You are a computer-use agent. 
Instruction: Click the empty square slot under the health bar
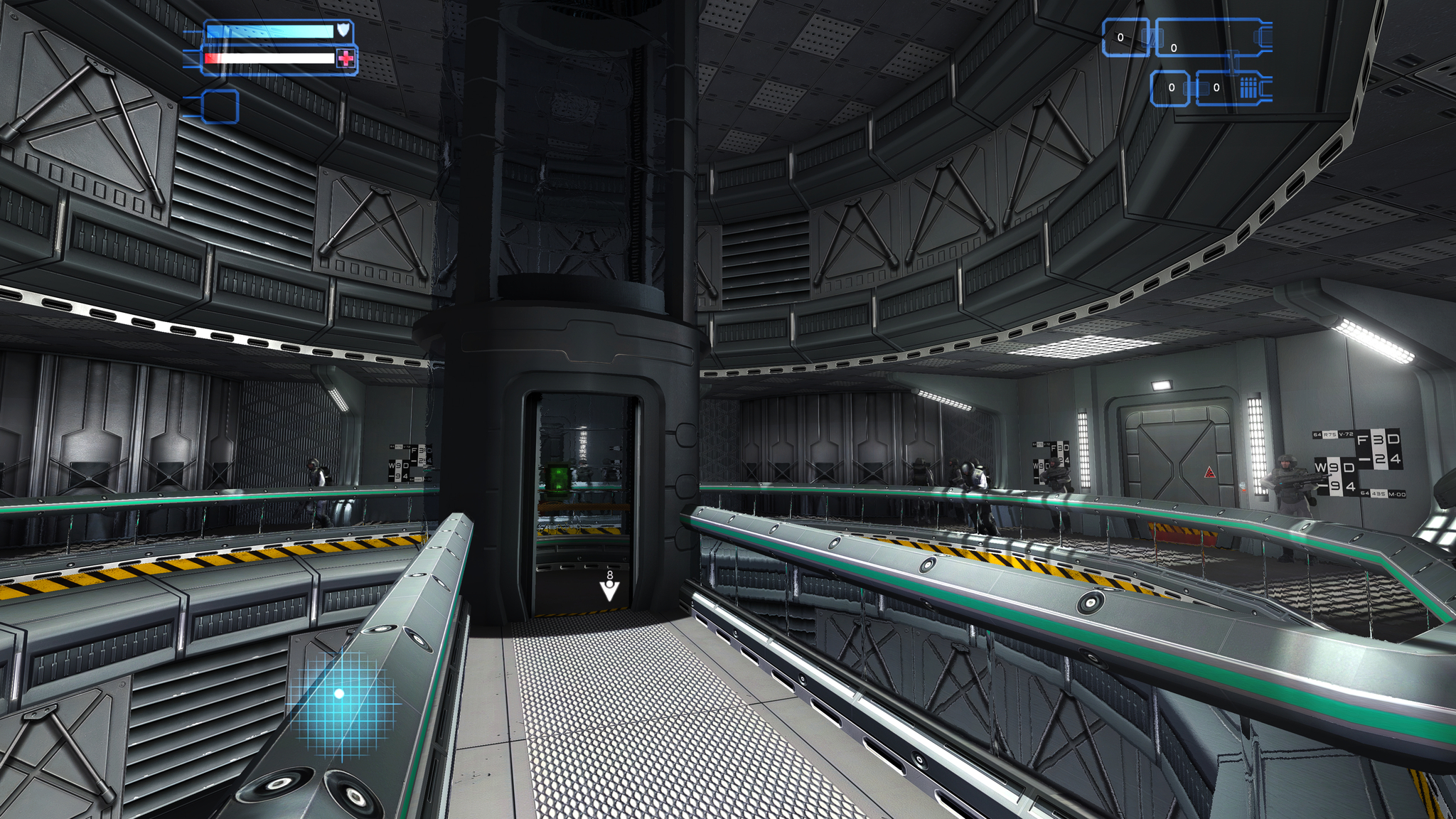click(220, 107)
